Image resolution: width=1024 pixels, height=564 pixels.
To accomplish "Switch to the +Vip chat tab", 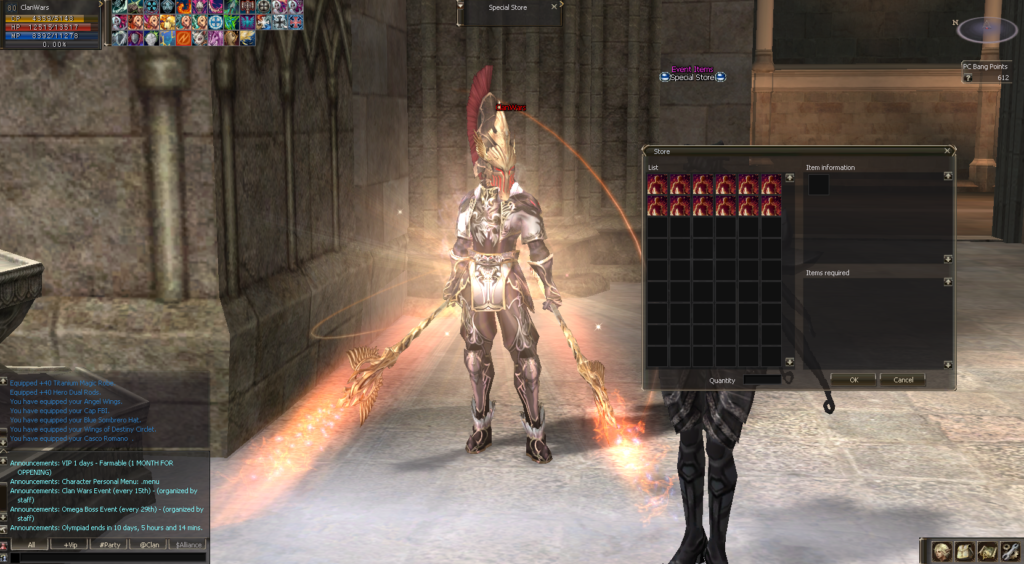I will (70, 545).
